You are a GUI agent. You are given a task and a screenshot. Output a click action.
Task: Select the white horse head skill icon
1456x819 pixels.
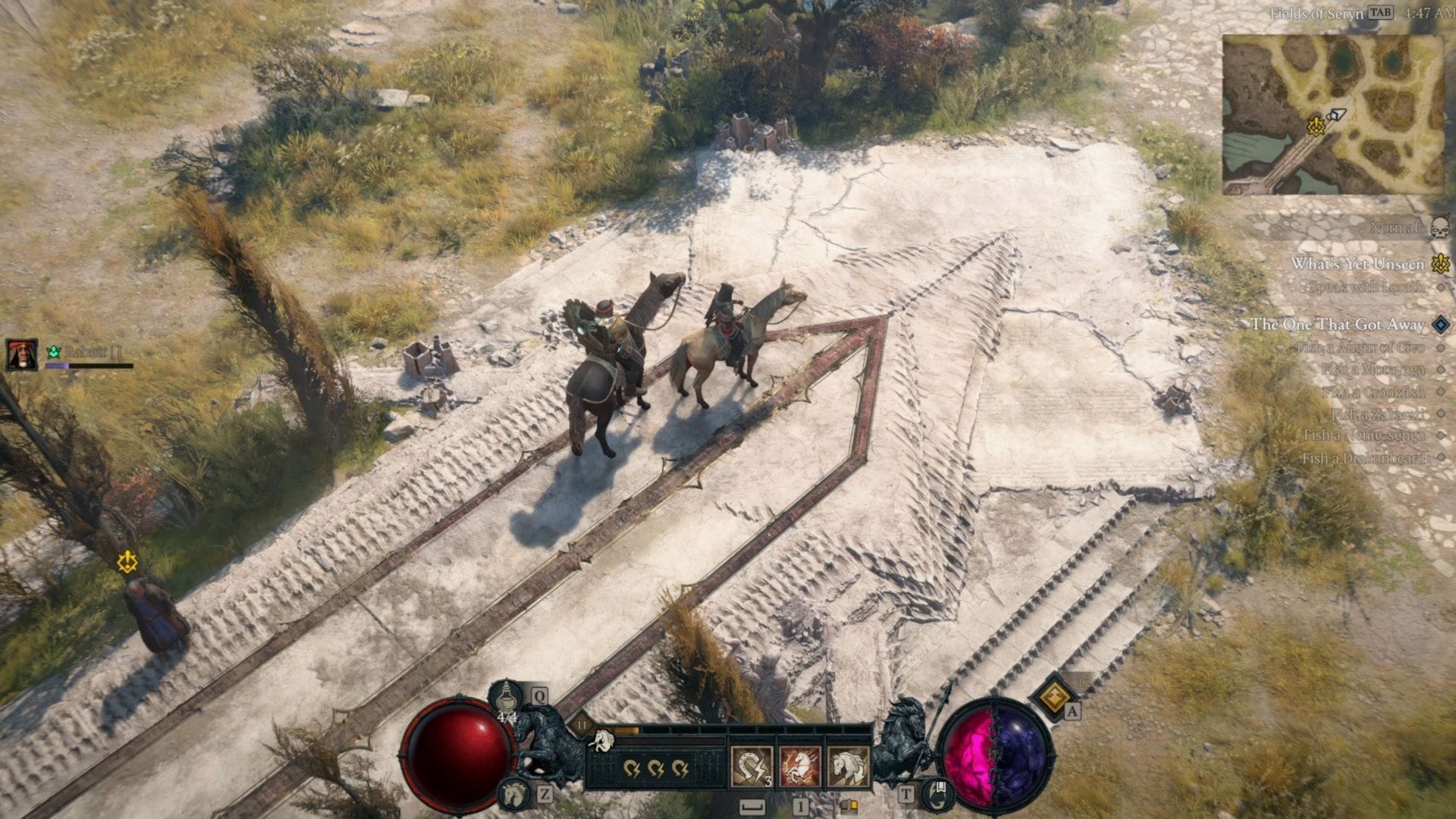[x=849, y=767]
